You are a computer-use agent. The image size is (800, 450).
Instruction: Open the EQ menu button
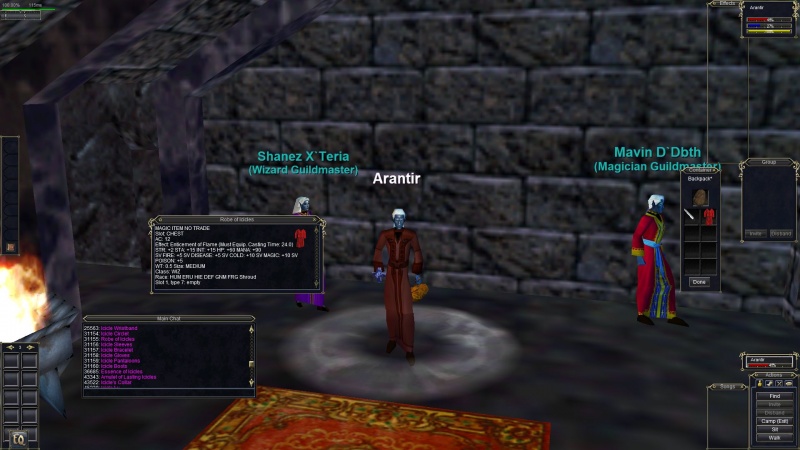(x=18, y=436)
